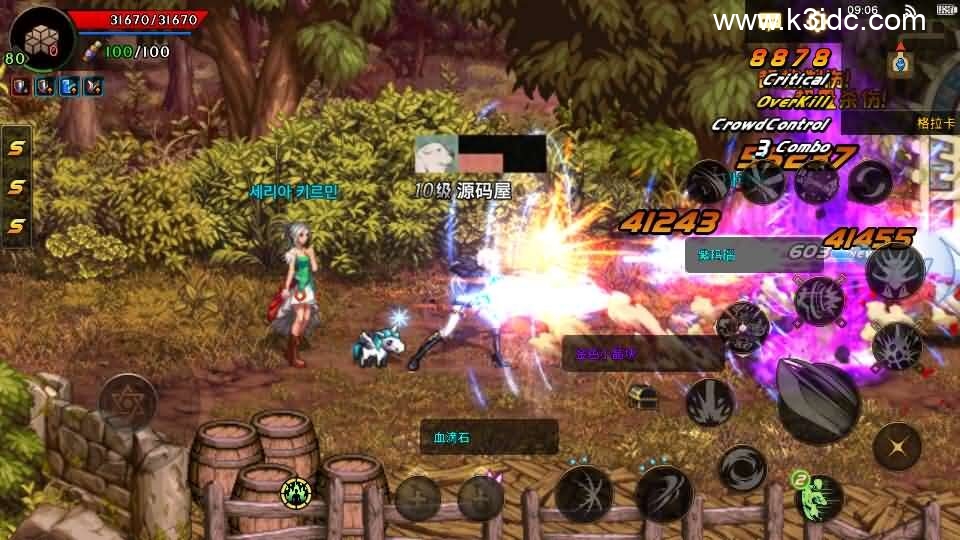The width and height of the screenshot is (960, 540).
Task: Open the 格拉卡 area map label
Action: coord(936,123)
